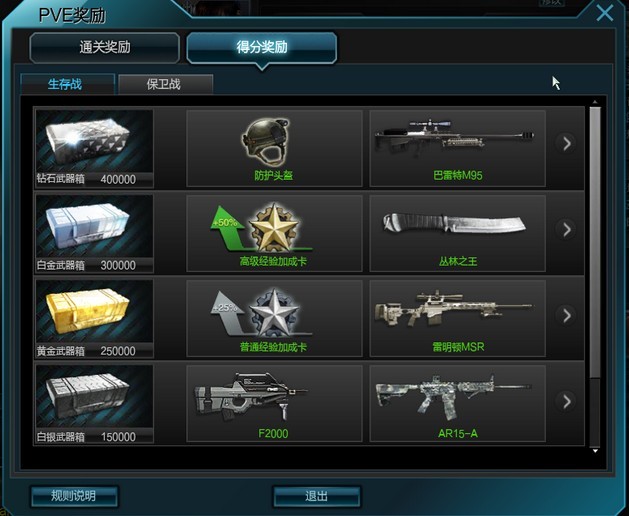Select the 巴雷特M95 sniper rifle reward
Viewport: 629px width, 516px height.
[457, 148]
